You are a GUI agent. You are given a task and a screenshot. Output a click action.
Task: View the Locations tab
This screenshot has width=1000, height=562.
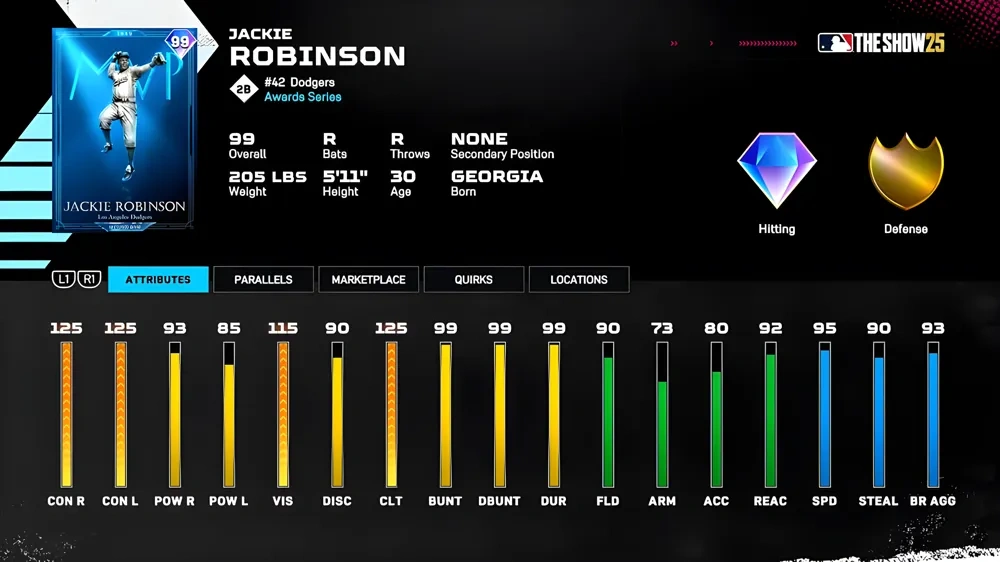(x=578, y=279)
